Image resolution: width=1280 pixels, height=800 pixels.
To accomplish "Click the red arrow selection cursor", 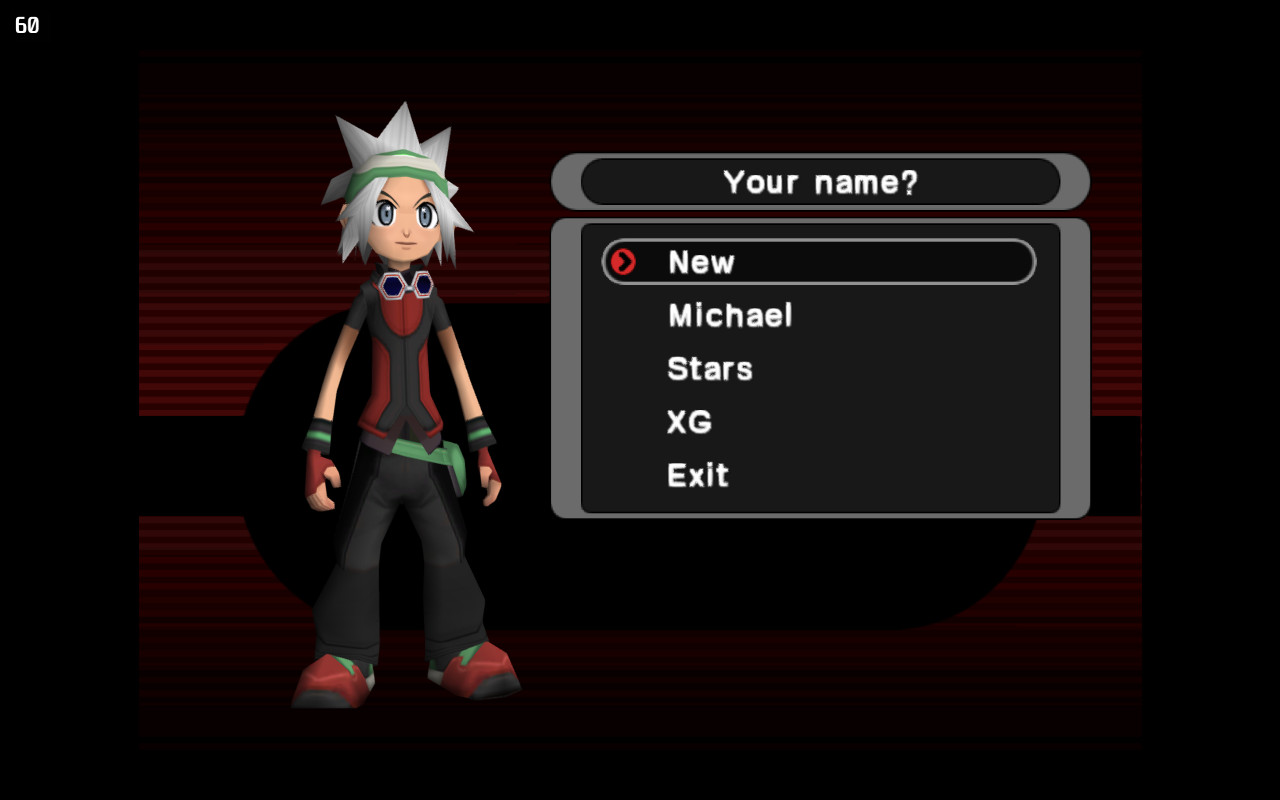I will 623,262.
